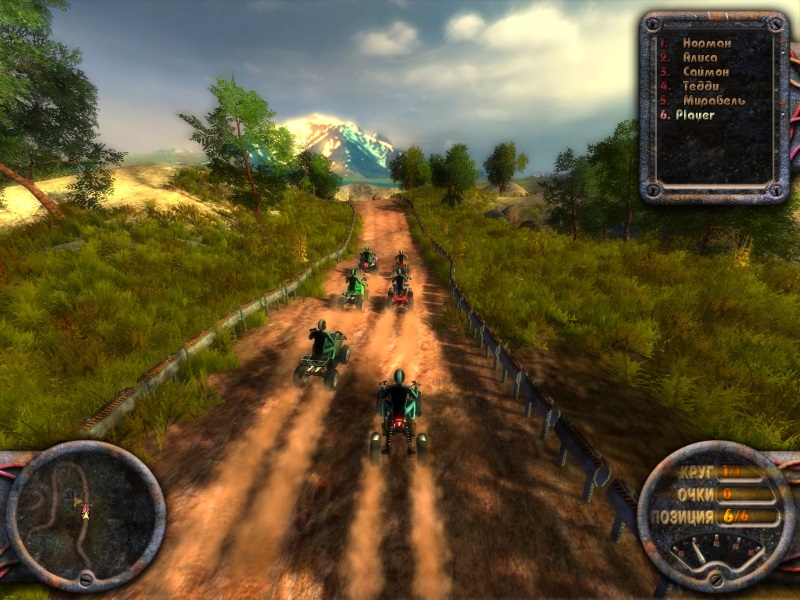Screen dimensions: 800x600
Task: Click the circular track minimap
Action: (85, 516)
